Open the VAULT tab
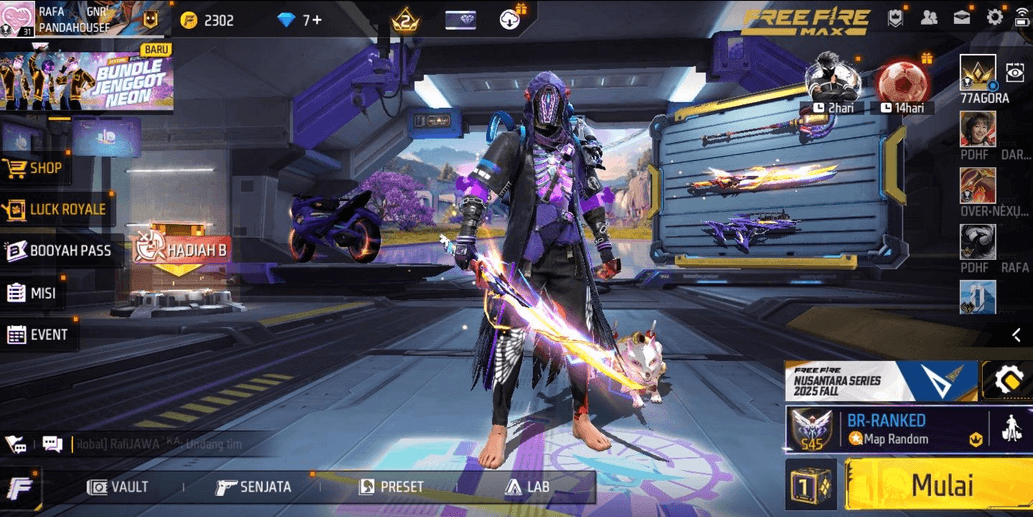This screenshot has height=517, width=1033. tap(118, 487)
